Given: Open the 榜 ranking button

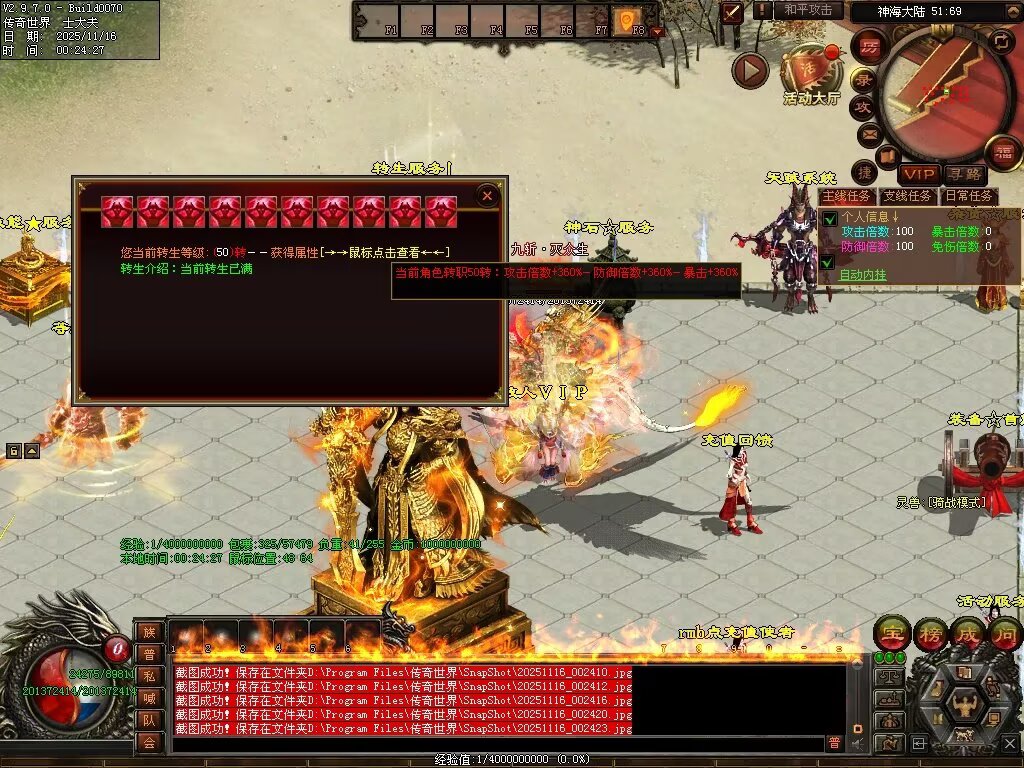Looking at the screenshot, I should [929, 634].
